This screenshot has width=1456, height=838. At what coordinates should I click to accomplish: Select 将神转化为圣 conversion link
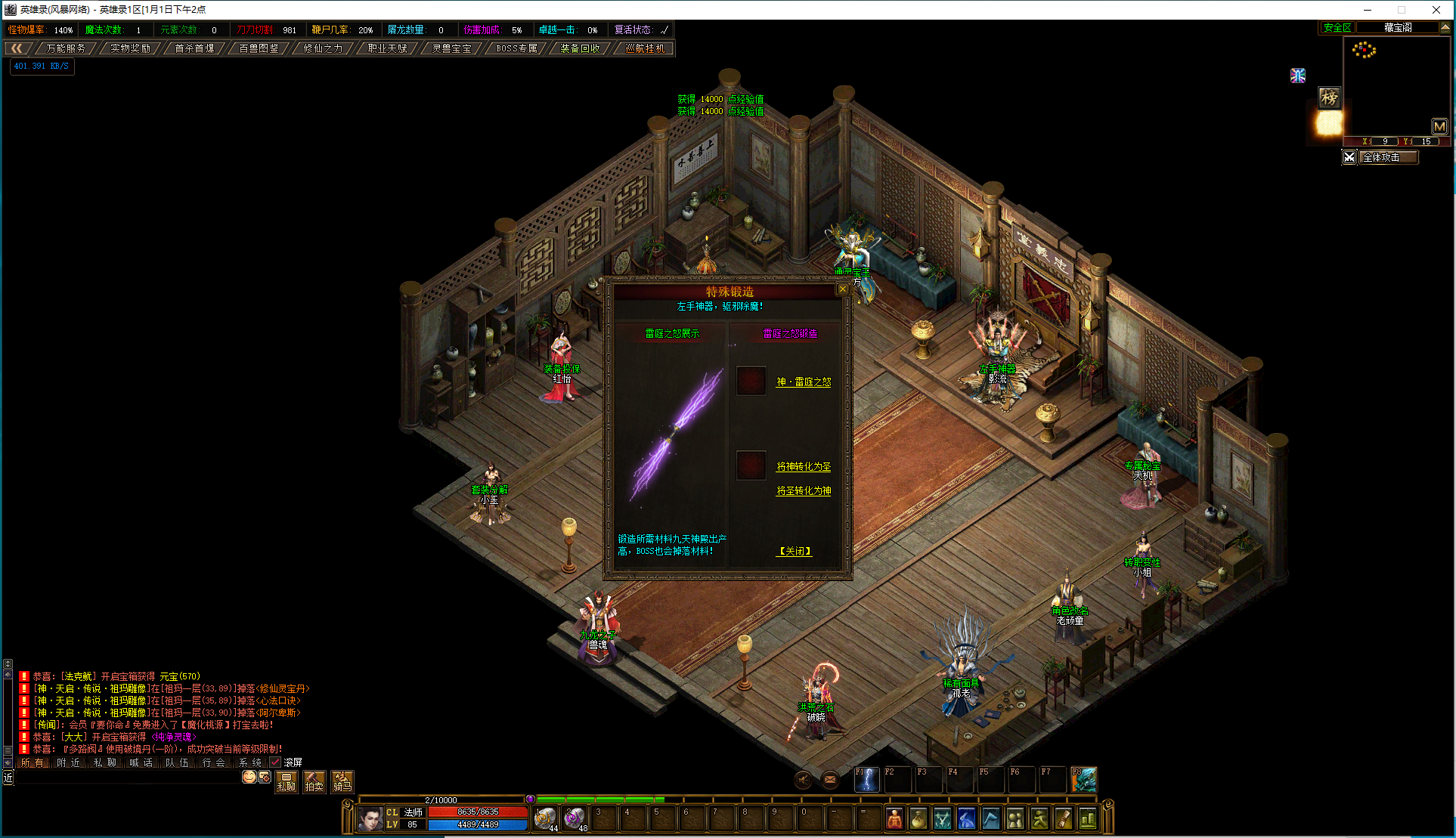pos(804,467)
